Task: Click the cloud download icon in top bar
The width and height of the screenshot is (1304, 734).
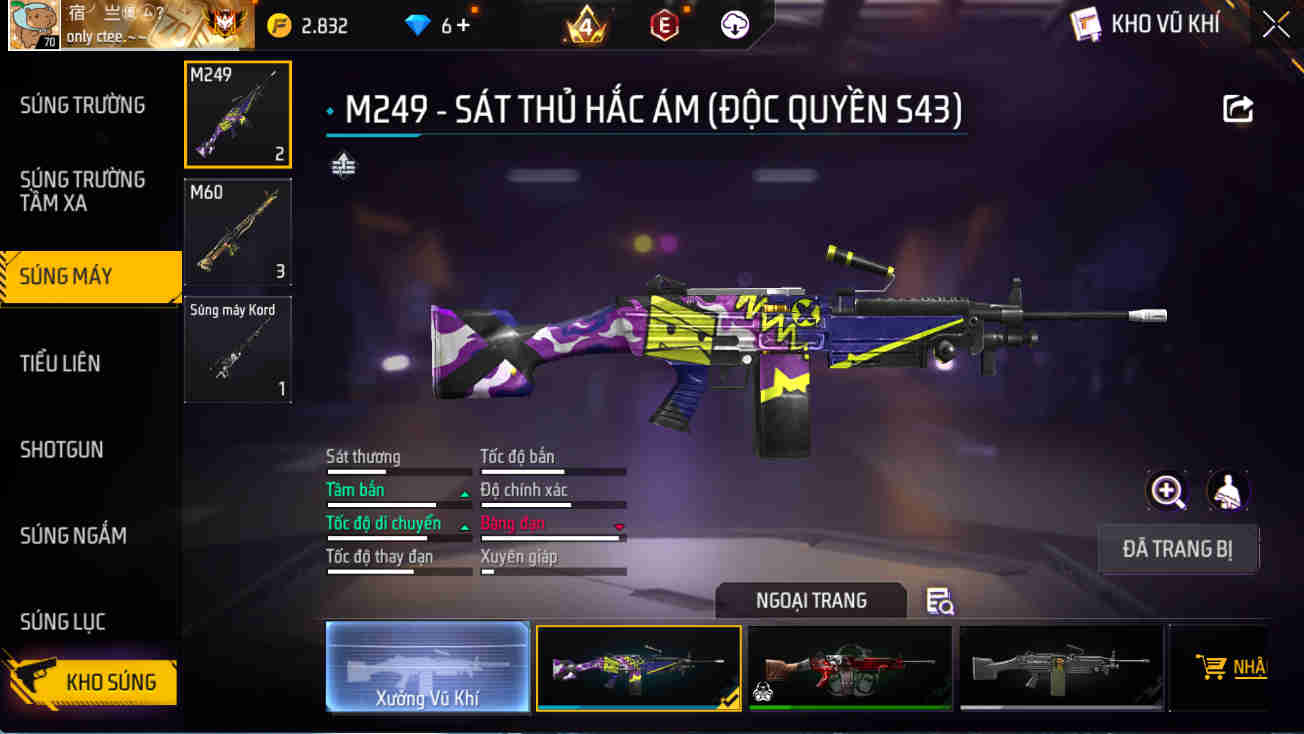Action: tap(736, 25)
